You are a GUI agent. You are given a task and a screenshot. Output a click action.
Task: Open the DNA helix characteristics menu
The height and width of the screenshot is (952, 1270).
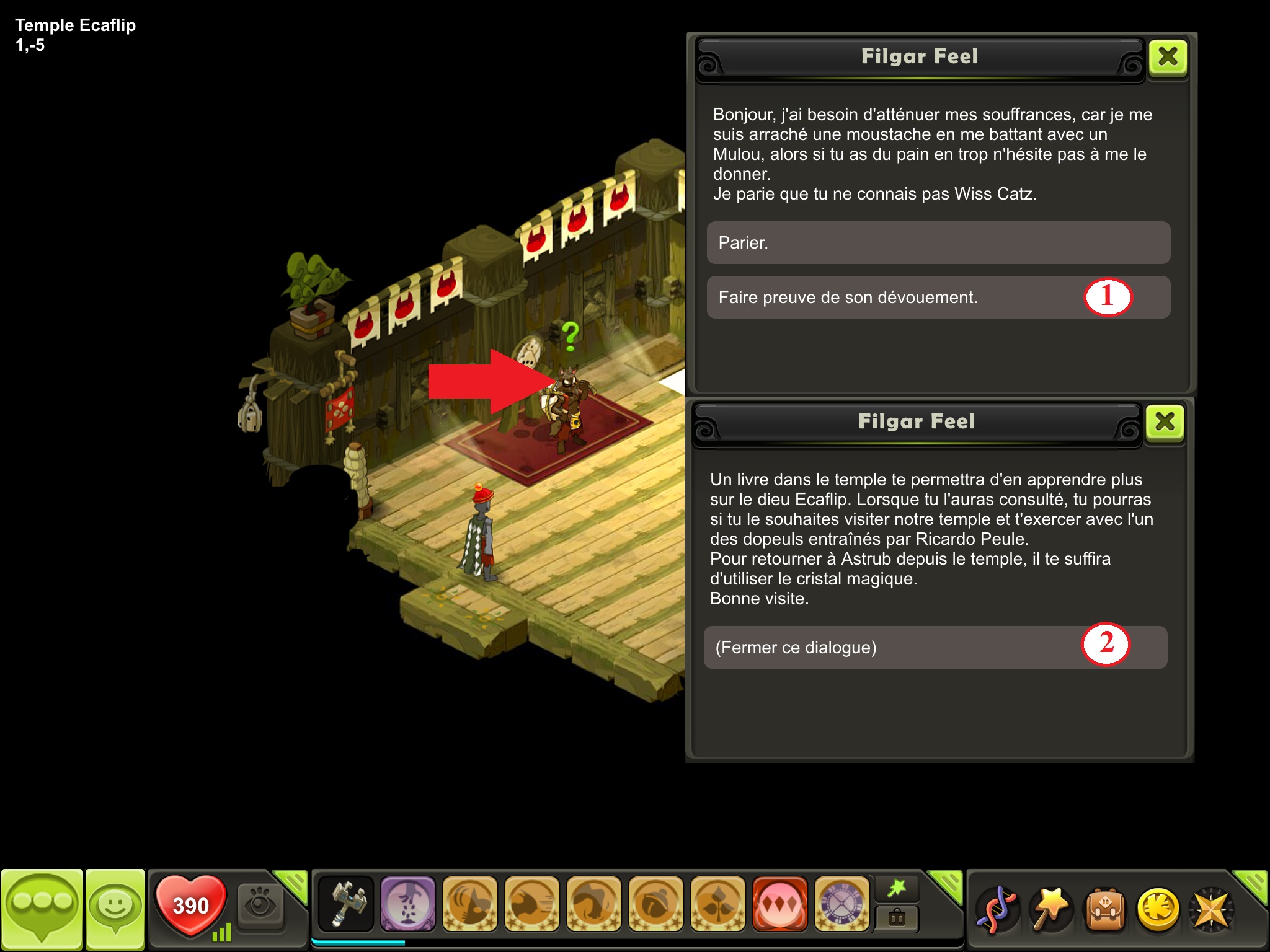click(x=997, y=909)
